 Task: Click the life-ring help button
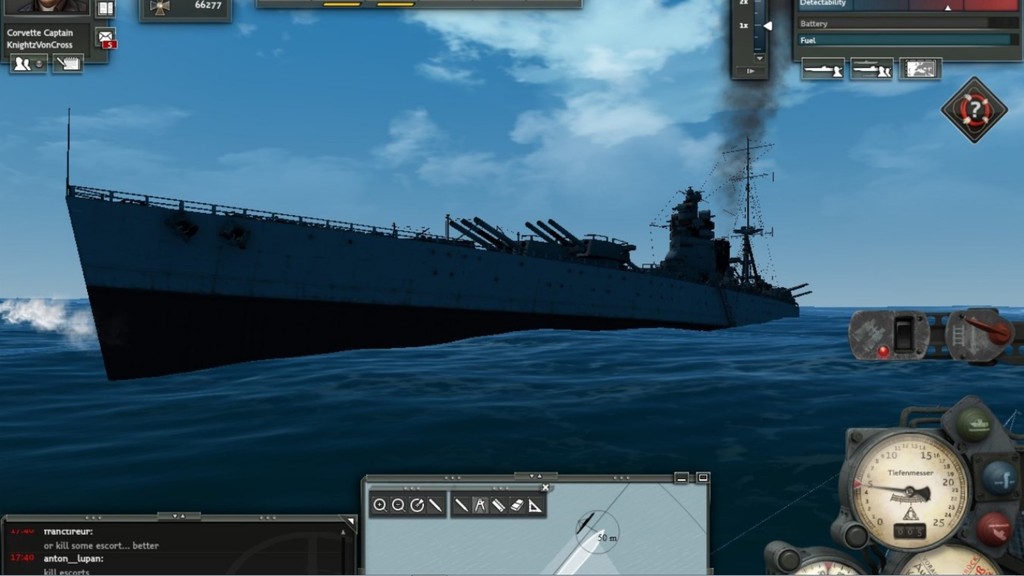click(x=974, y=109)
